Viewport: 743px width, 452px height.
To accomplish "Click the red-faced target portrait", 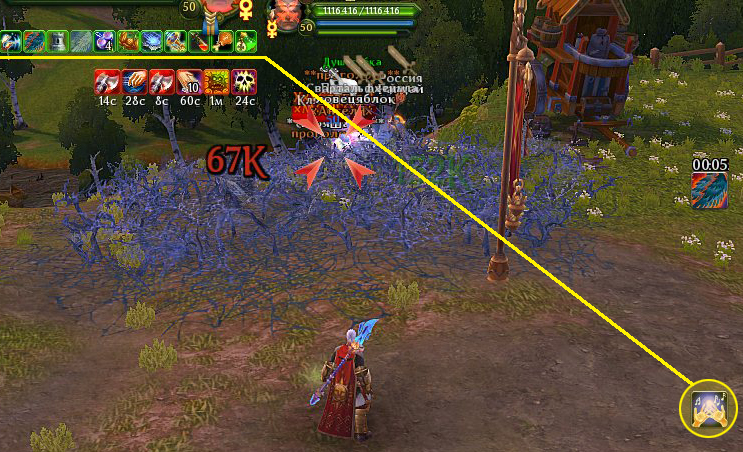I will [289, 14].
